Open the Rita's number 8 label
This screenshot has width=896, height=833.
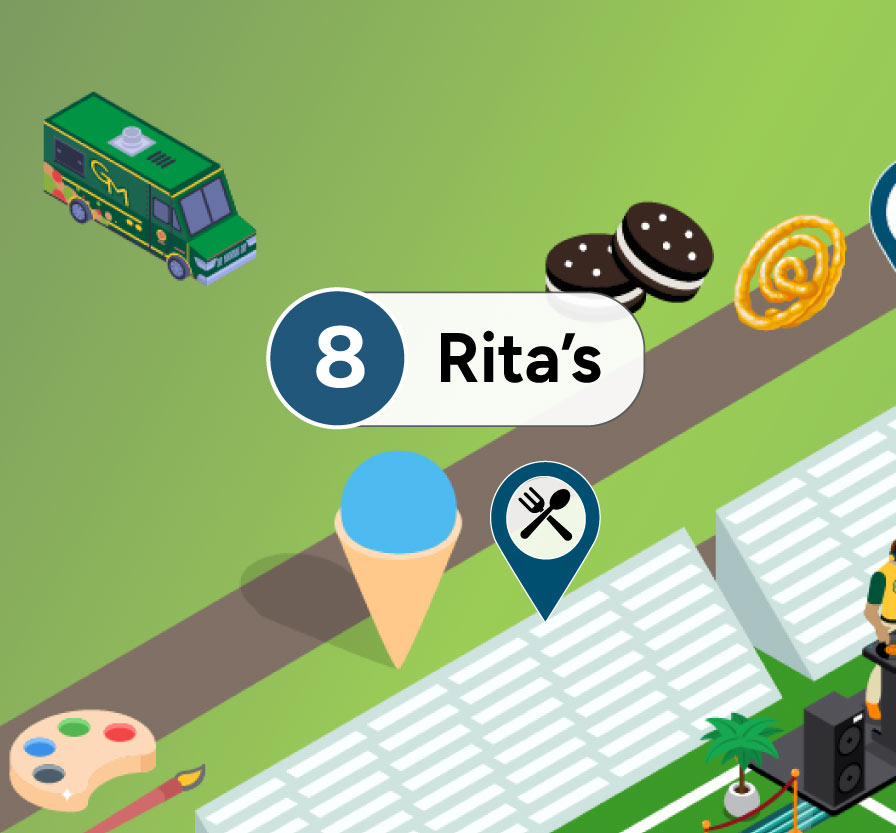(456, 359)
